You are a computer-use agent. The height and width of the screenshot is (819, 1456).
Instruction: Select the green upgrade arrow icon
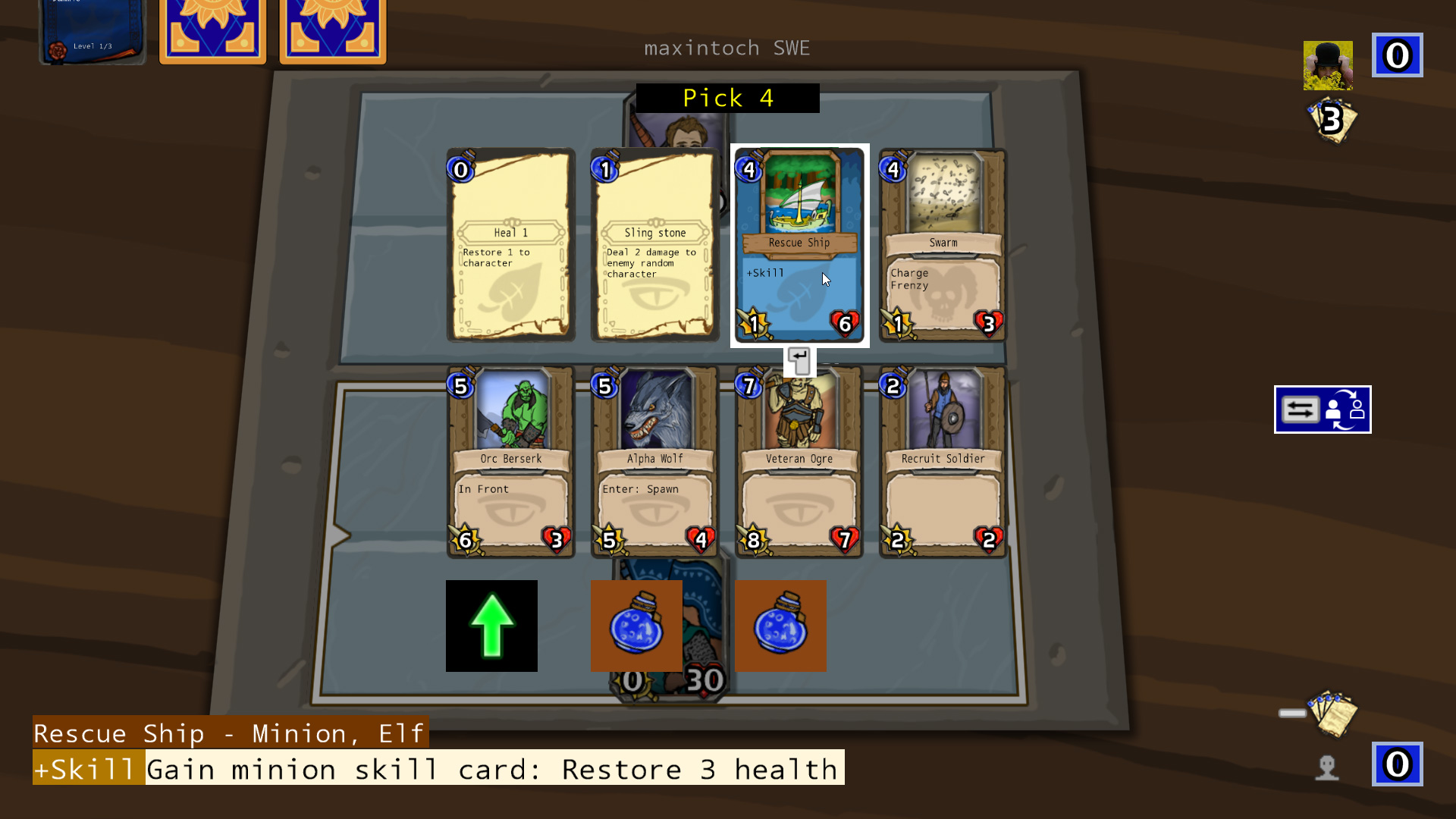[491, 625]
